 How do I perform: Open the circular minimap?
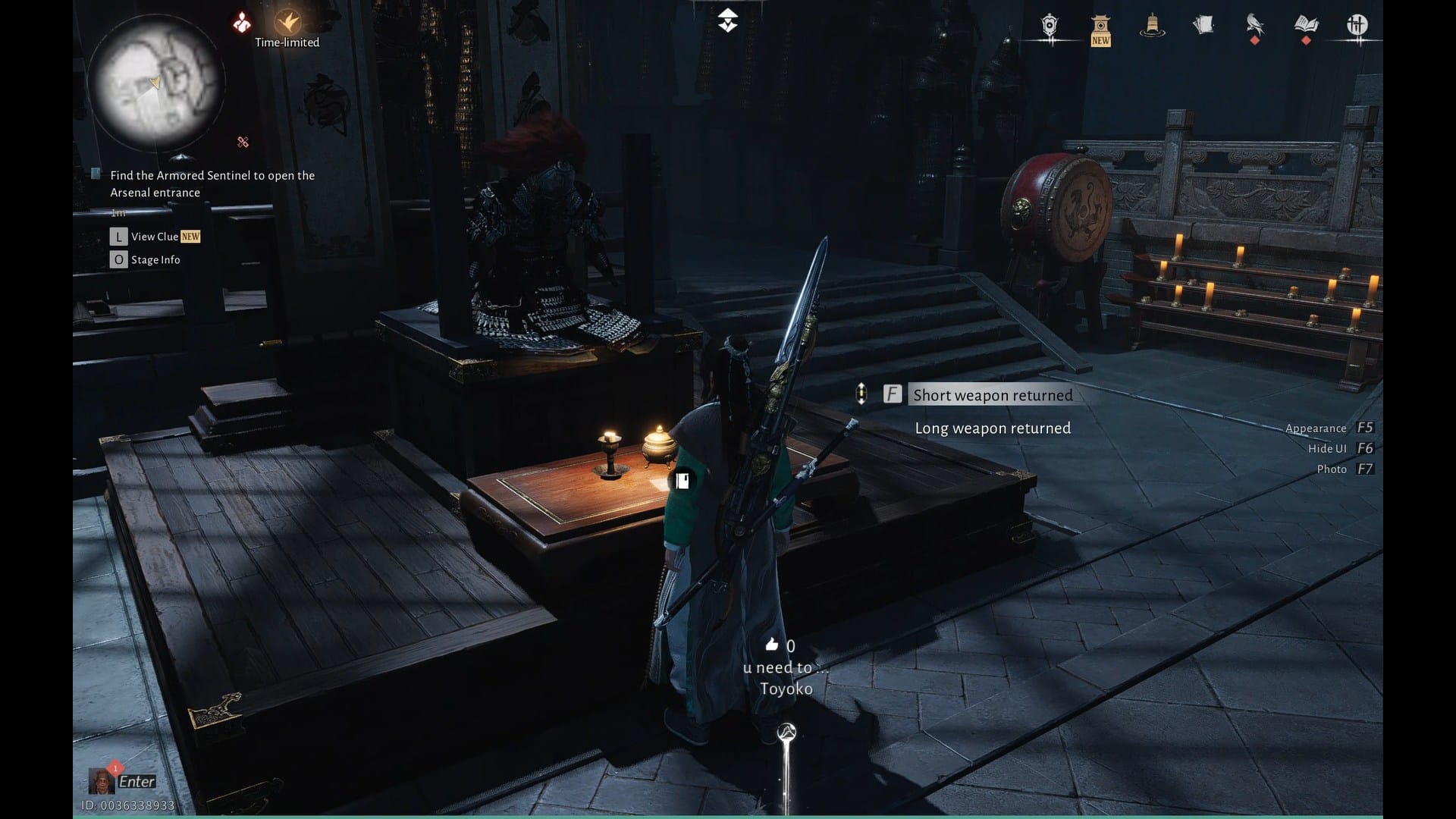[x=156, y=82]
